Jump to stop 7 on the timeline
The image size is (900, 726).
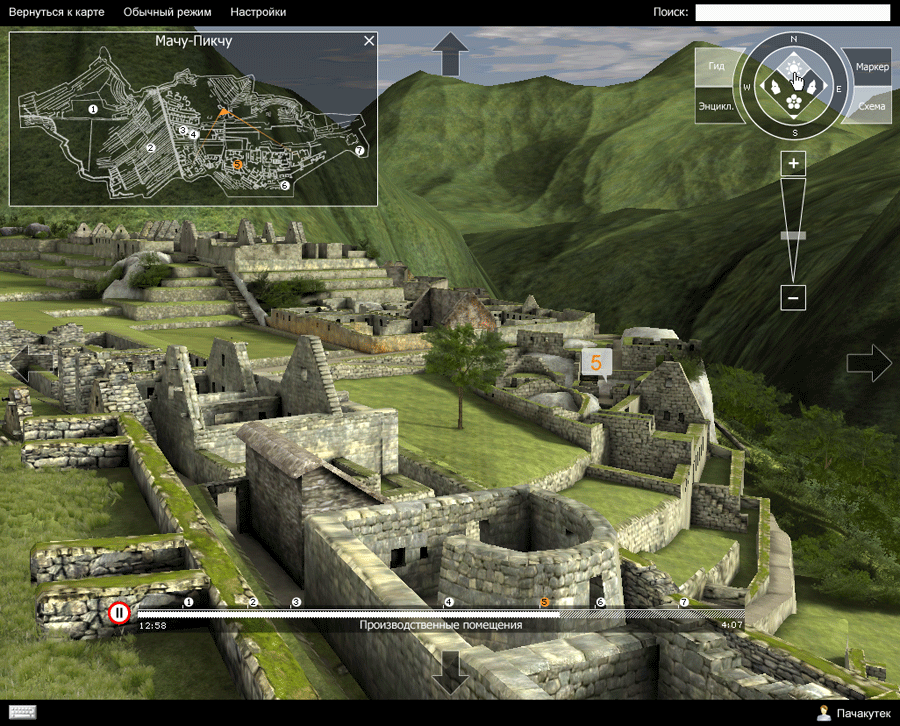pyautogui.click(x=684, y=602)
